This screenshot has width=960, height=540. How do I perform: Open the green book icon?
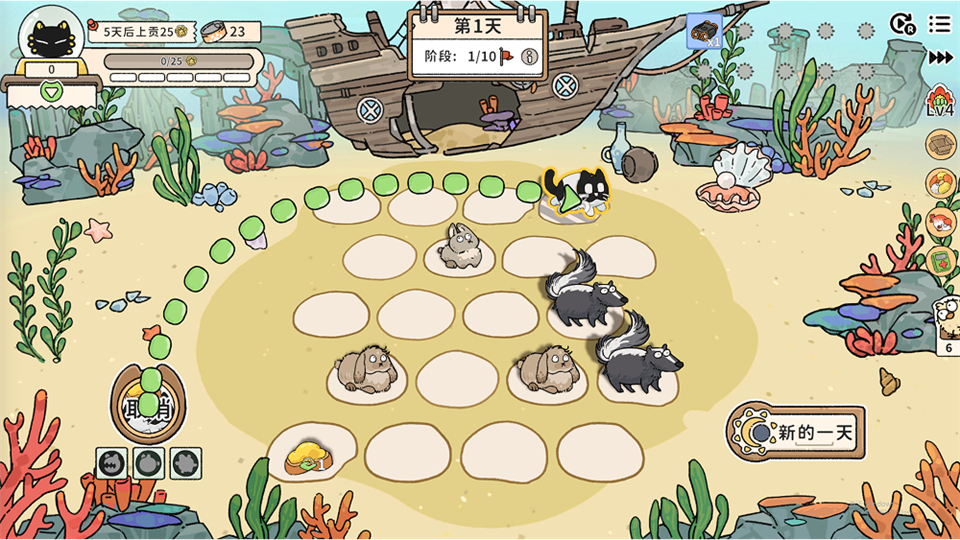pos(940,261)
